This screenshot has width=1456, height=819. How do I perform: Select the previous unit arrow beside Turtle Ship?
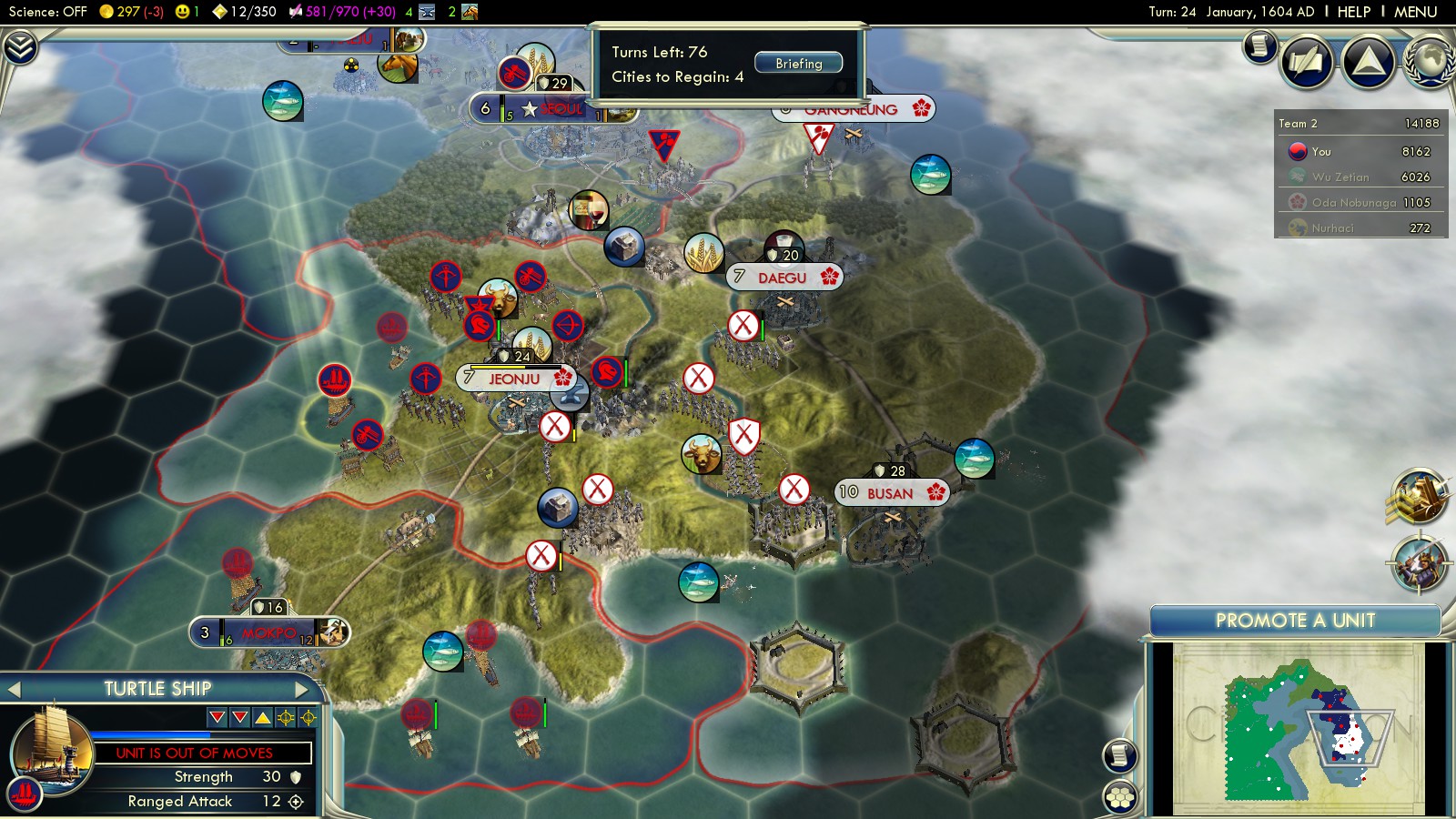coord(15,690)
